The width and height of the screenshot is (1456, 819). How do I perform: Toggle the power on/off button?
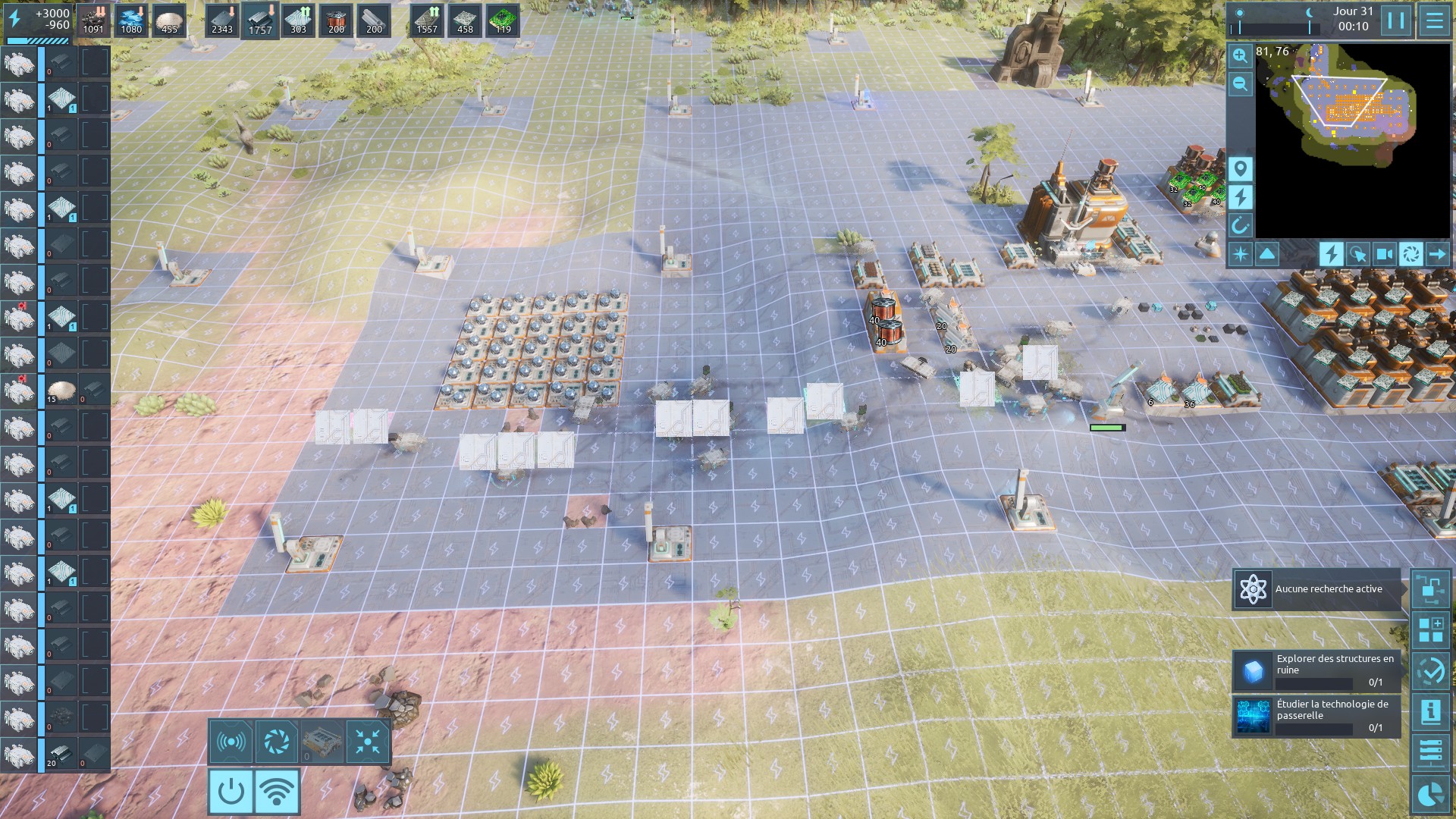[231, 792]
